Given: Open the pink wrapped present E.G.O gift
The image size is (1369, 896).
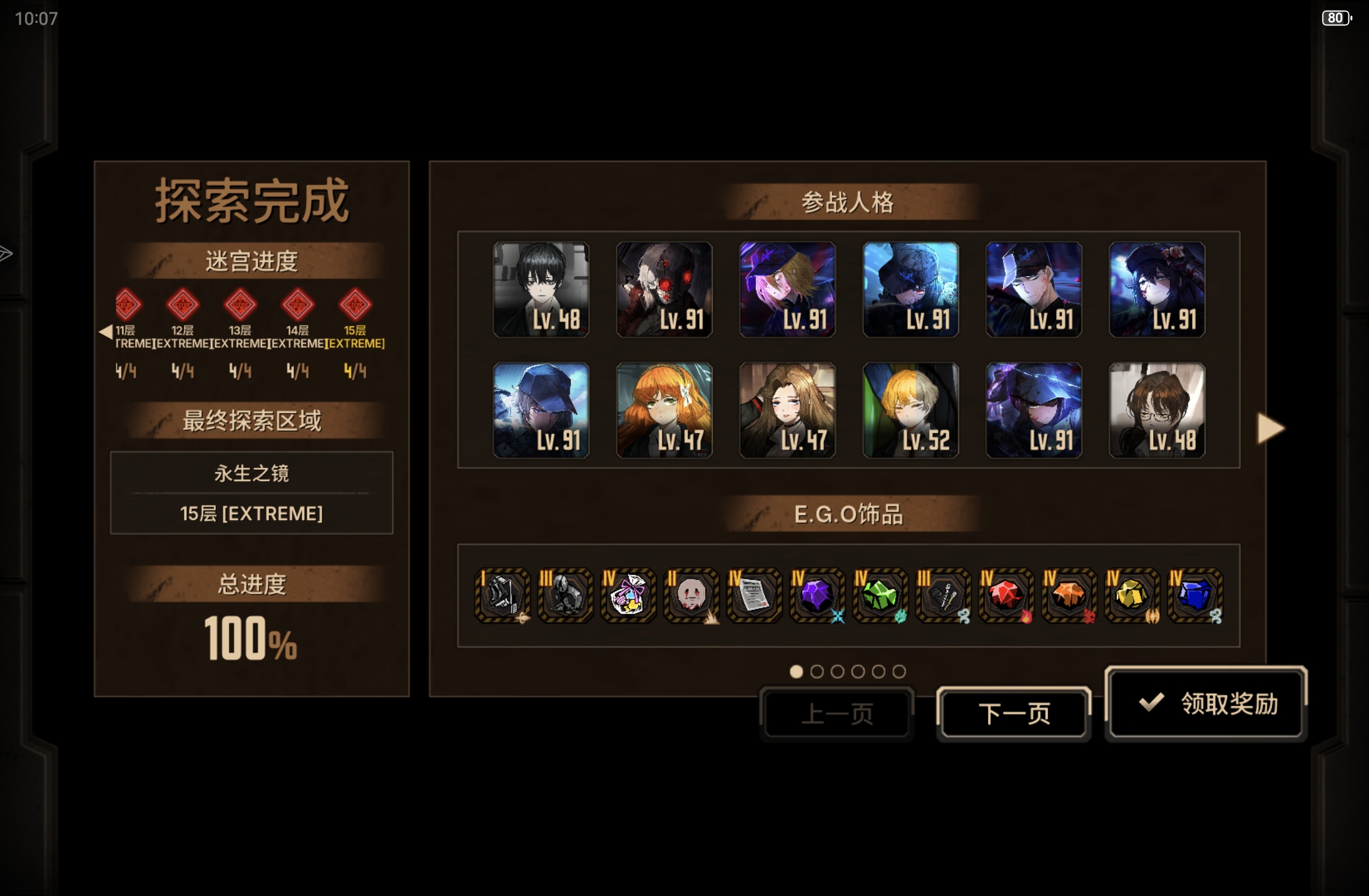Looking at the screenshot, I should click(627, 597).
